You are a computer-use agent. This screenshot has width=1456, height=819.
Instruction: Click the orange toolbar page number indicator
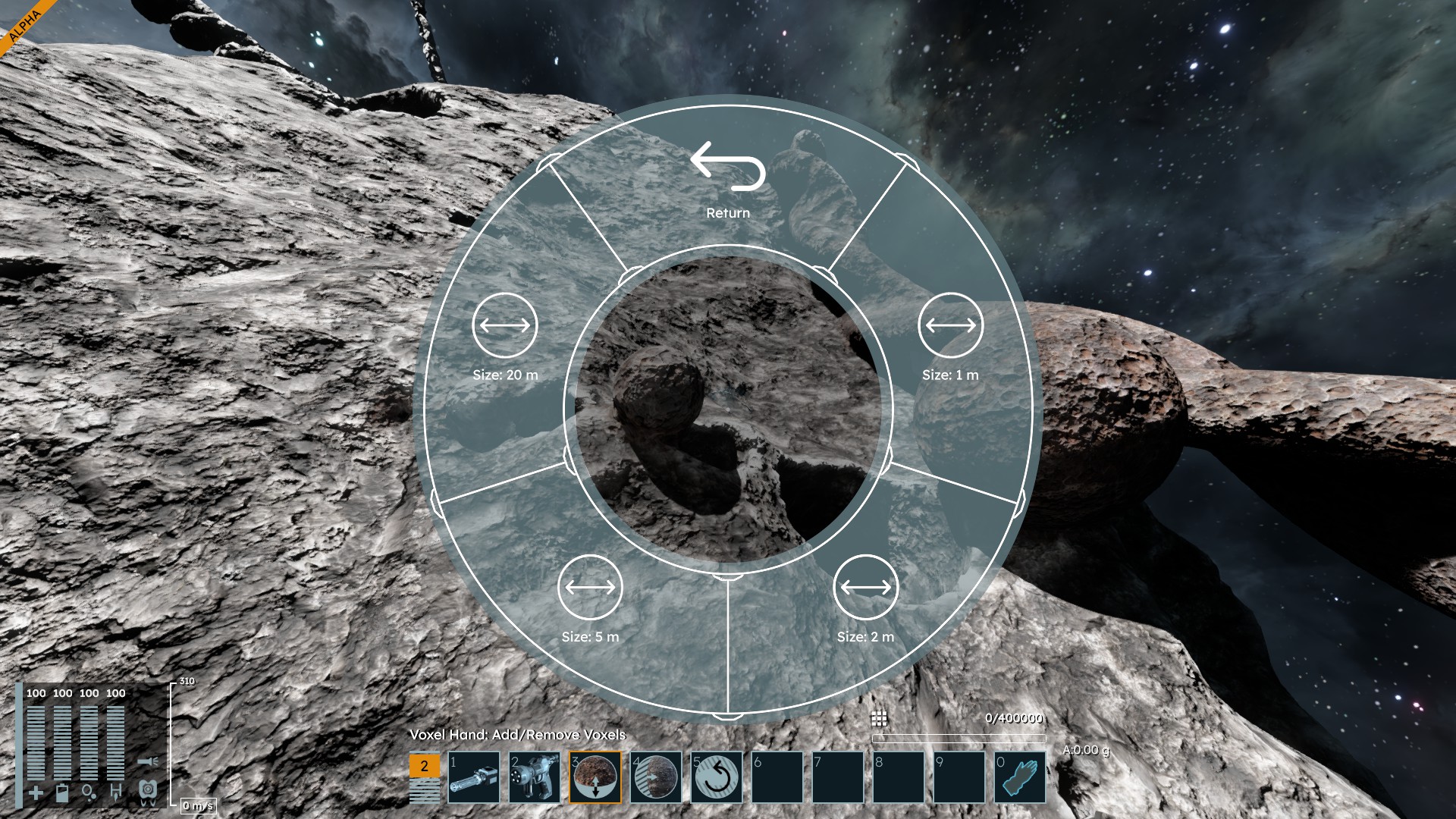424,766
